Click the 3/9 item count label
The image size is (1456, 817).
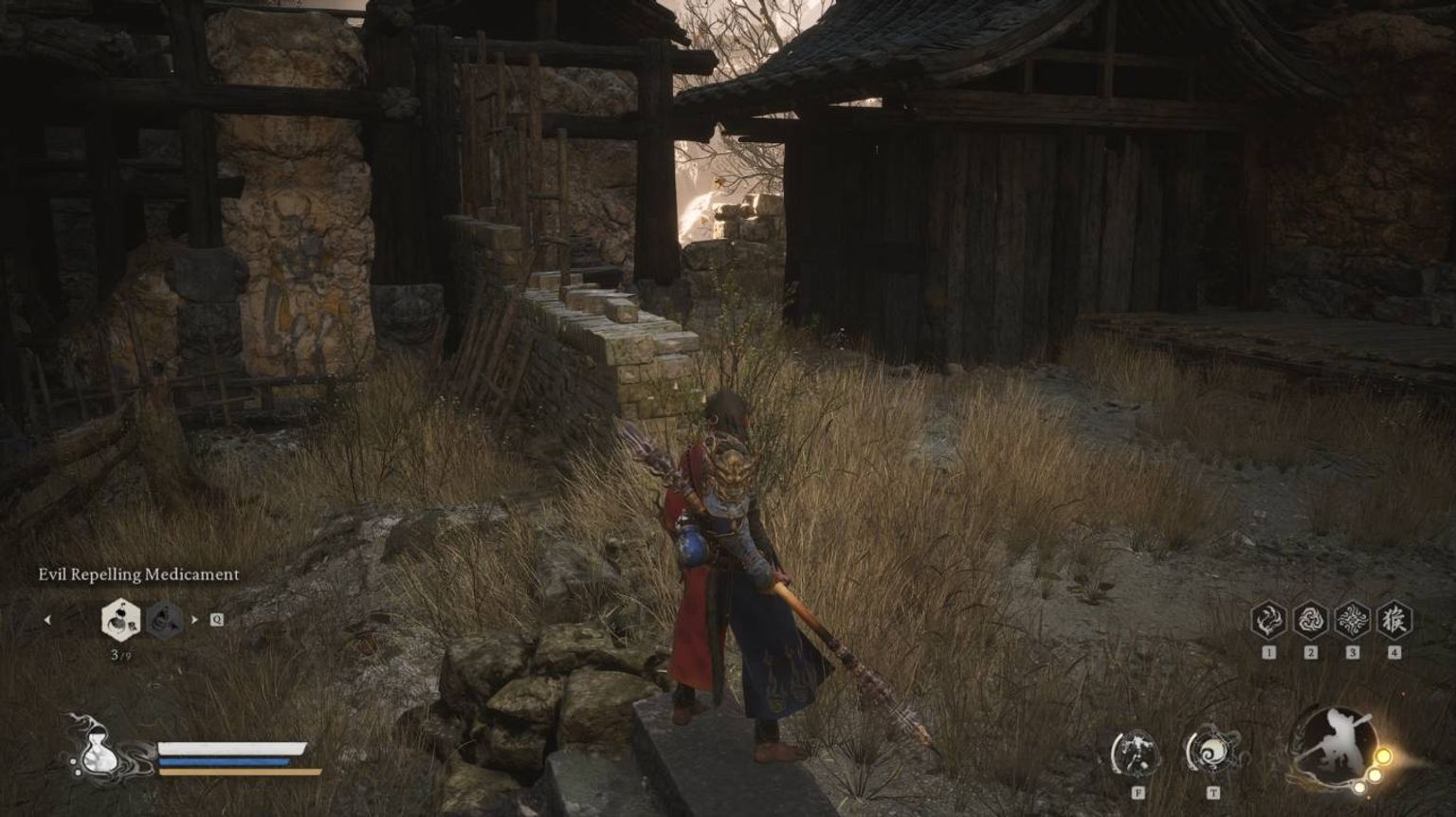pos(122,654)
